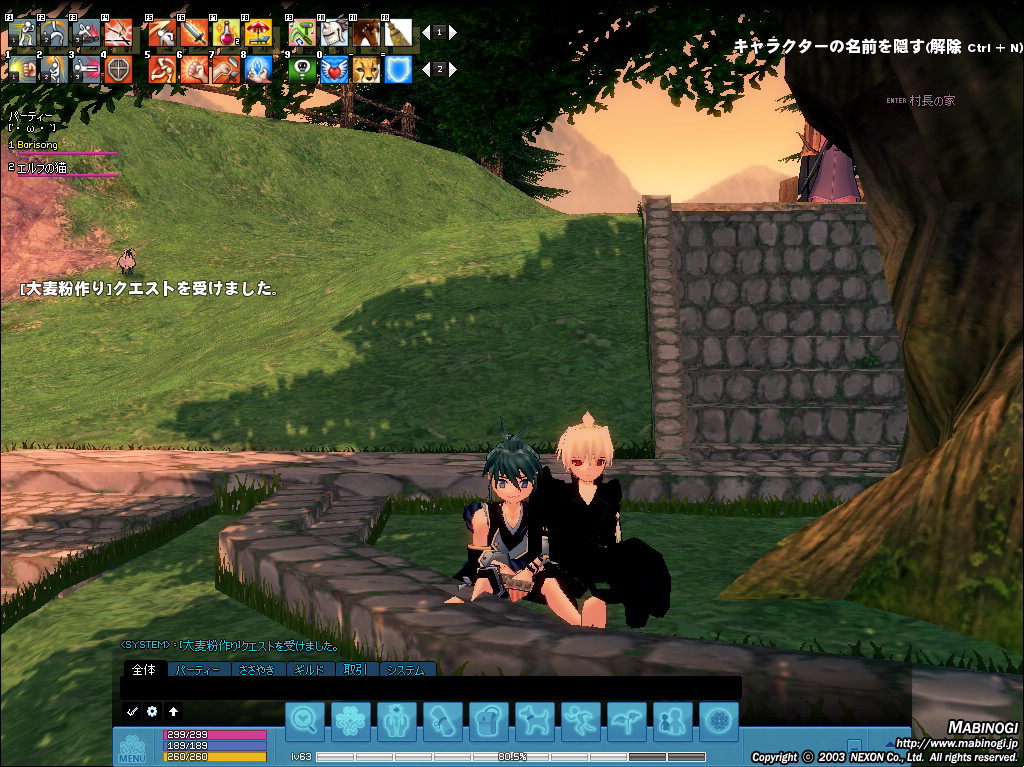Open chat settings gear icon

(x=152, y=711)
